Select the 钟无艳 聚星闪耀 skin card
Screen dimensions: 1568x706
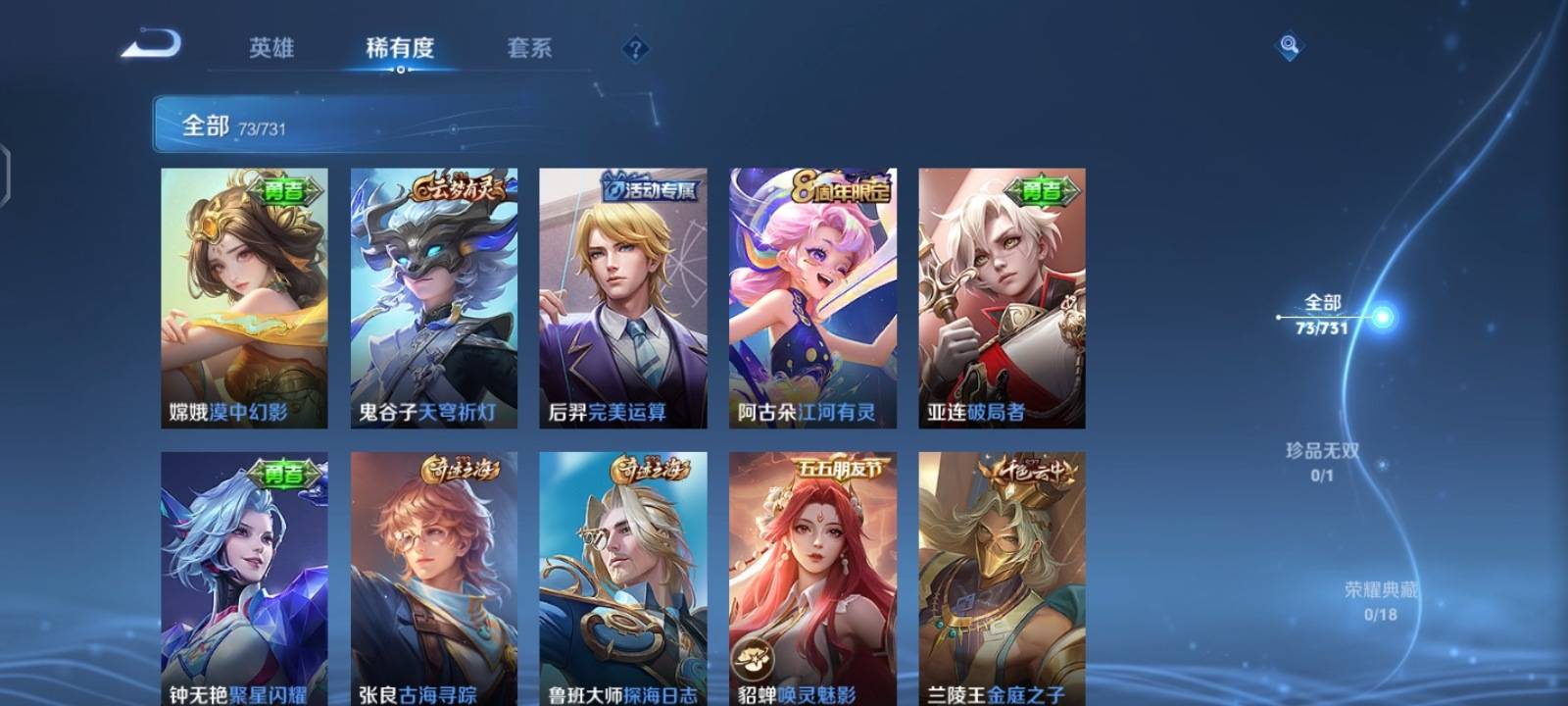pyautogui.click(x=242, y=579)
